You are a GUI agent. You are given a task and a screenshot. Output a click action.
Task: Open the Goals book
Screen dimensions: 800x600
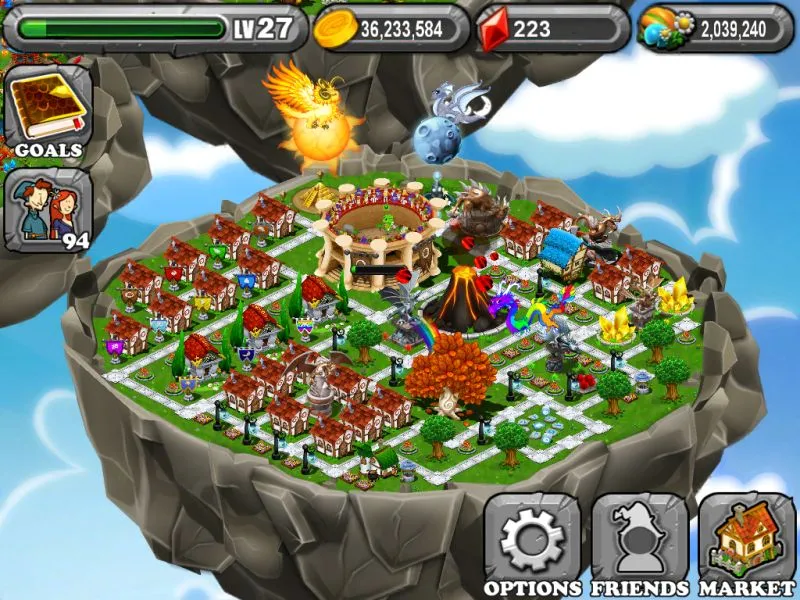click(x=48, y=110)
